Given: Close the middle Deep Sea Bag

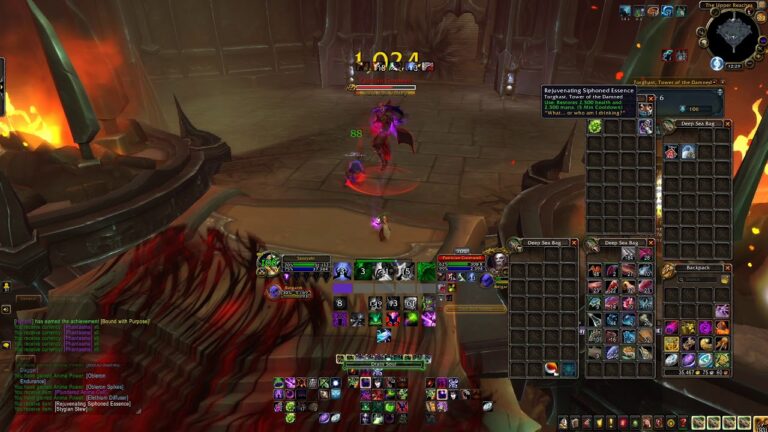Looking at the screenshot, I should 651,243.
